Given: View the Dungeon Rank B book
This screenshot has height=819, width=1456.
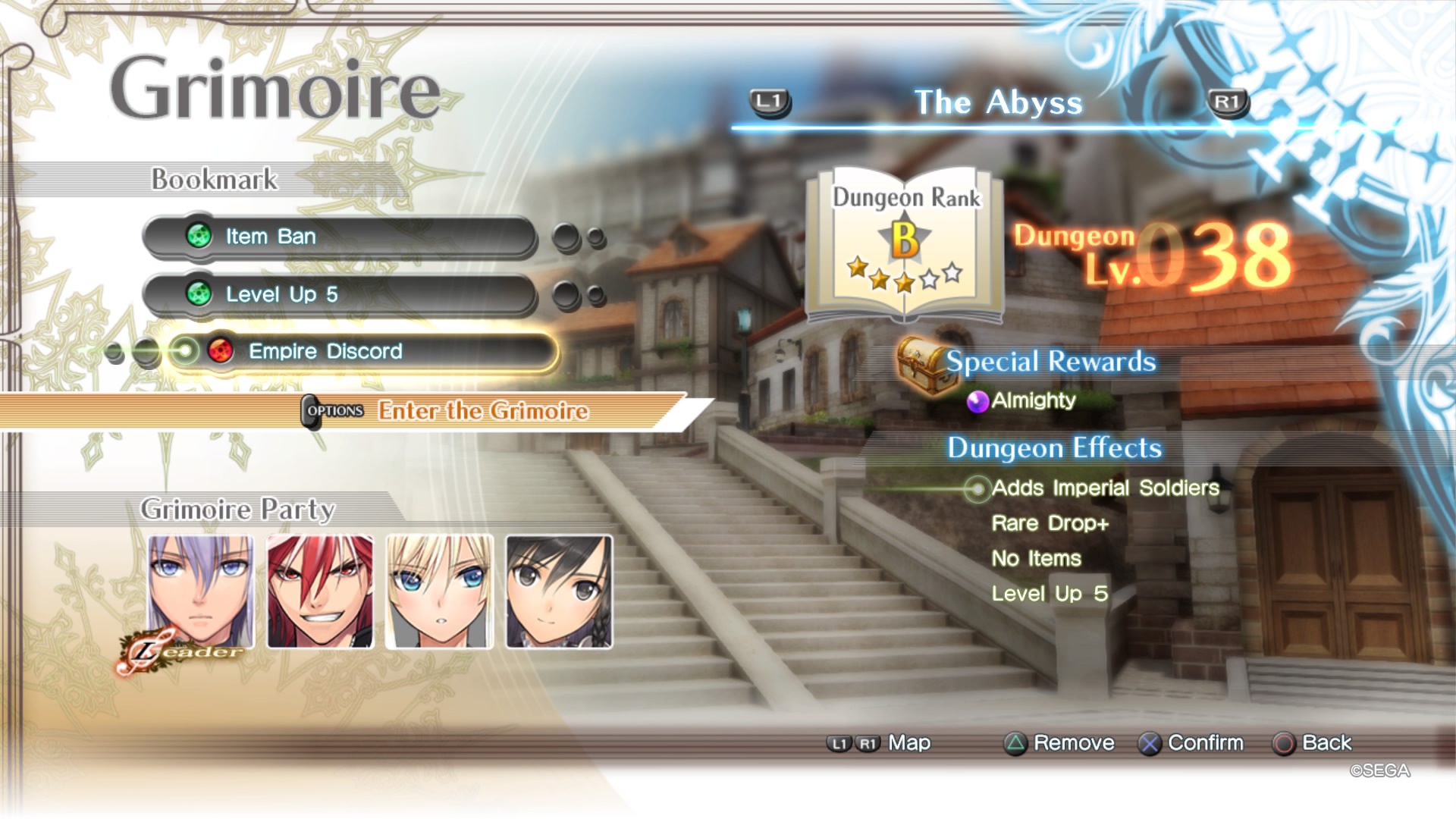Looking at the screenshot, I should (x=905, y=243).
